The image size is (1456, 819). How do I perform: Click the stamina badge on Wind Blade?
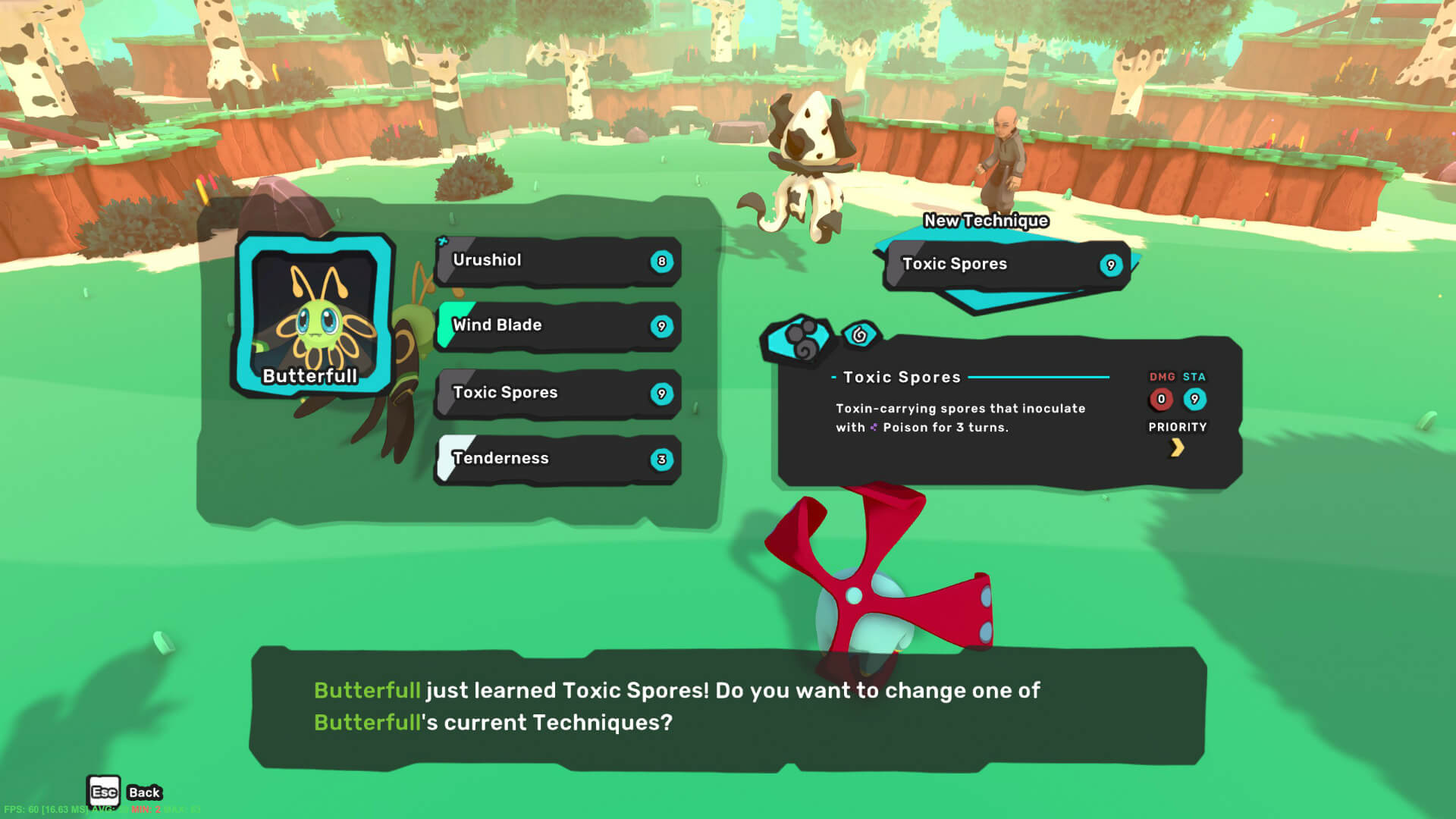(x=661, y=326)
